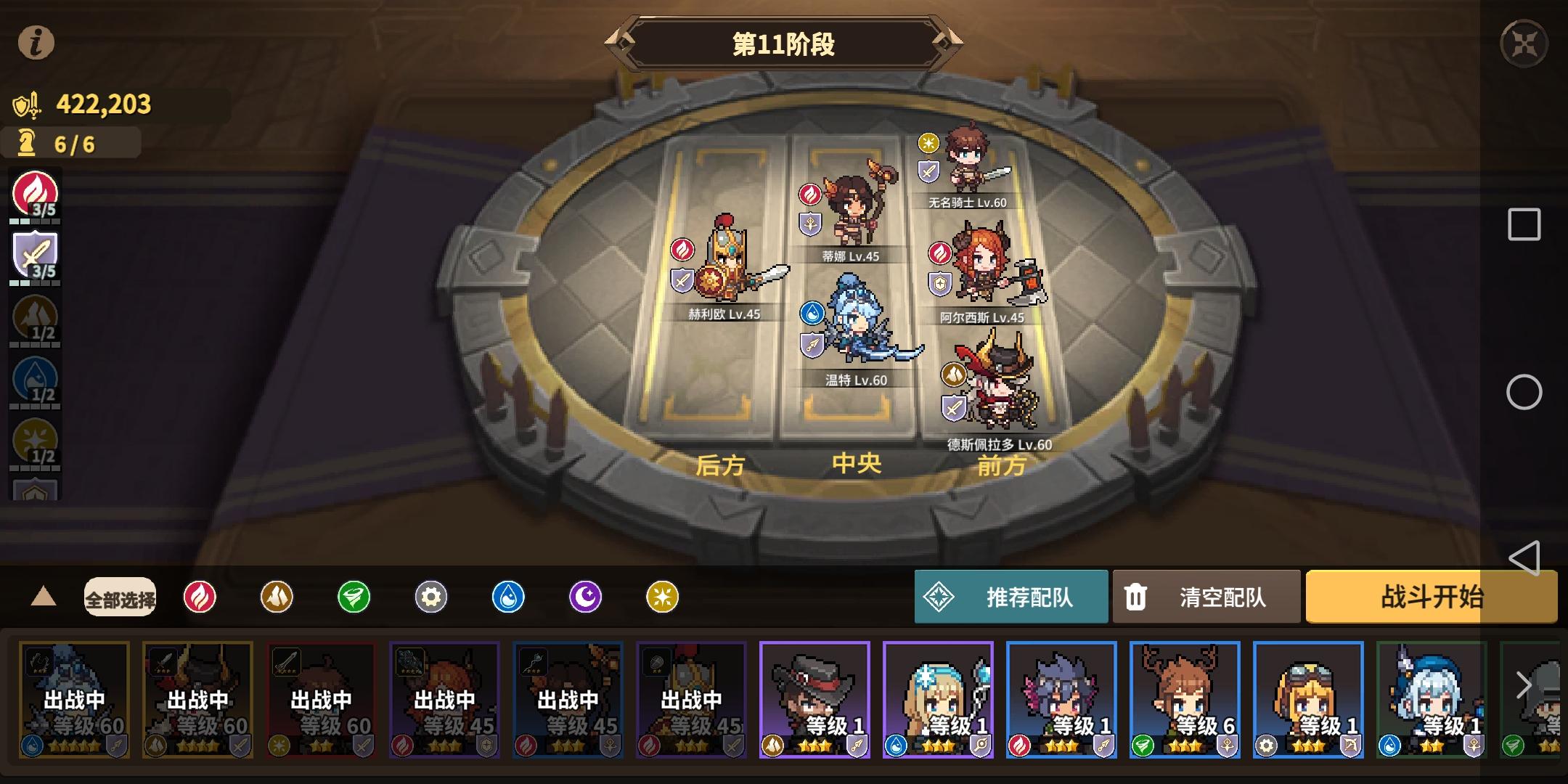Select the water element filter icon
Viewport: 1568px width, 784px height.
coord(510,597)
